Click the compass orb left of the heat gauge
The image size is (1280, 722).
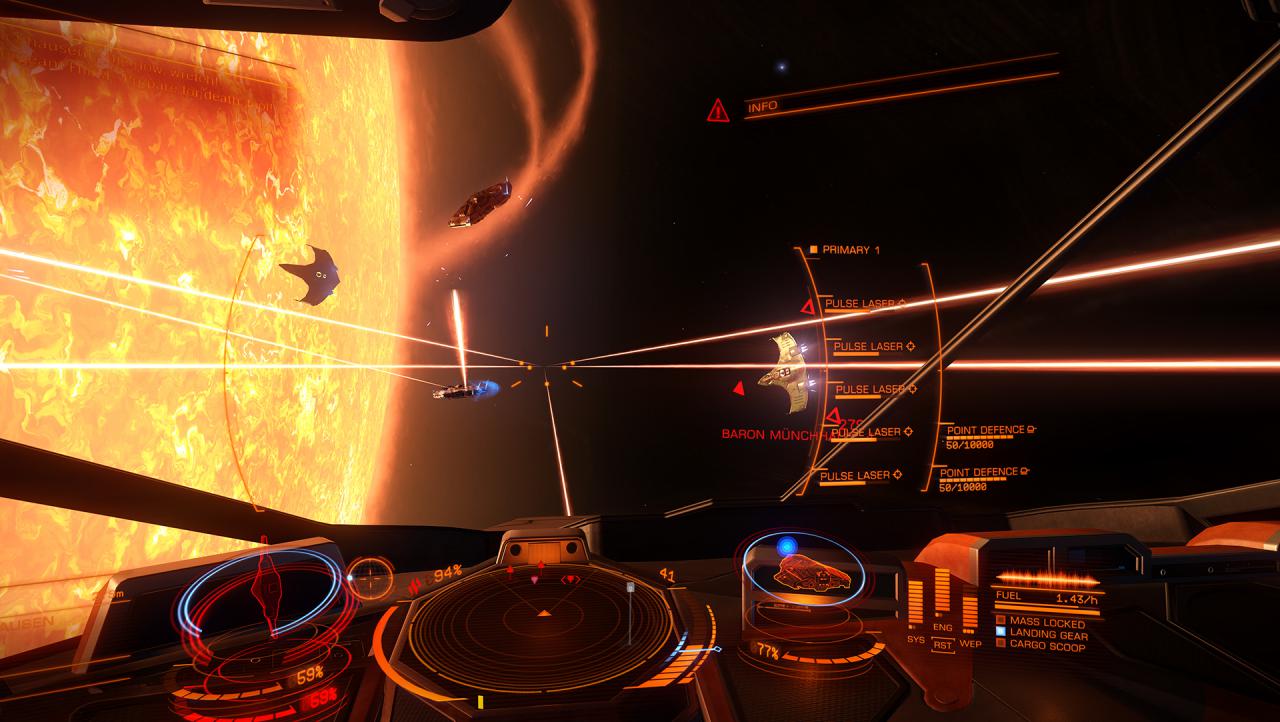pos(370,577)
